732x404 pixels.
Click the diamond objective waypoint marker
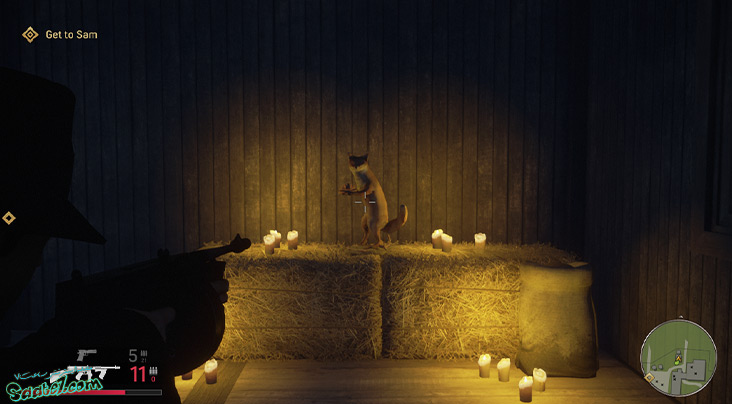pos(9,218)
